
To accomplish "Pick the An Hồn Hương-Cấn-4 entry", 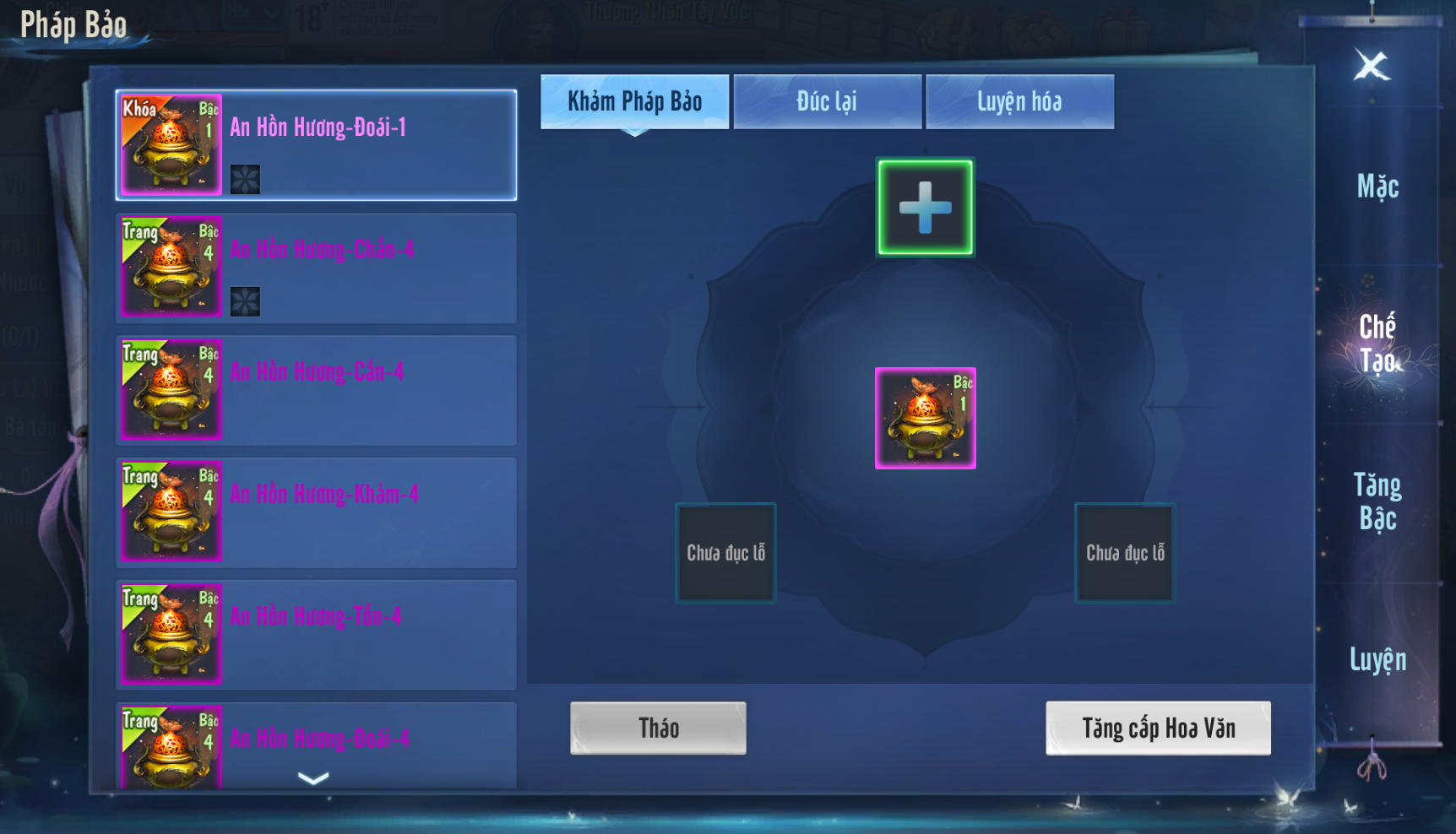I will [316, 390].
